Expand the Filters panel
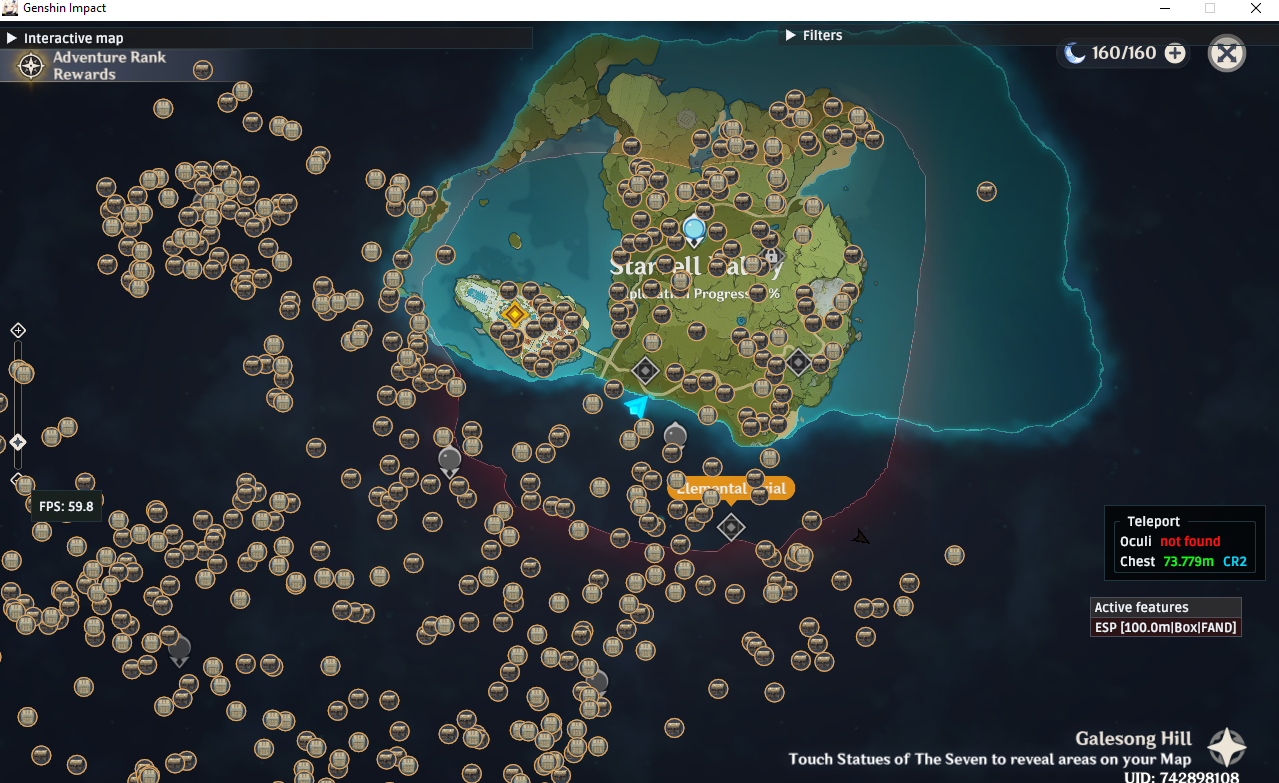 coord(790,35)
